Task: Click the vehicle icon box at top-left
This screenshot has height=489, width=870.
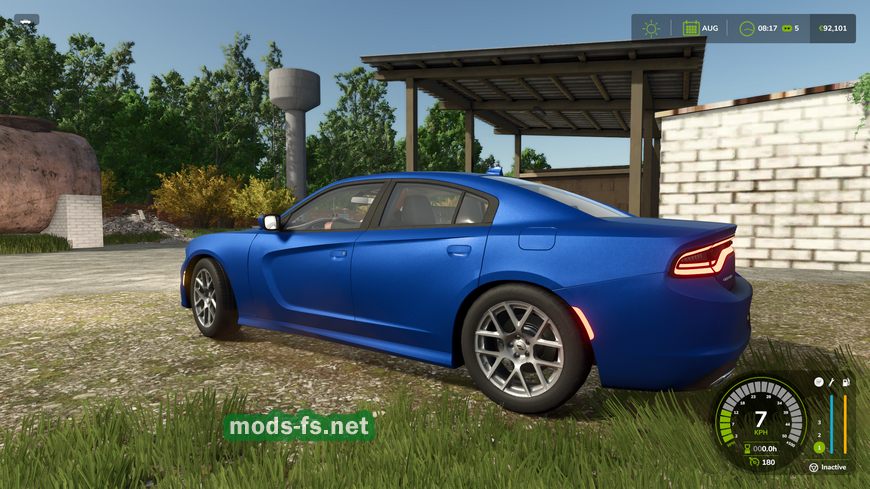Action: coord(26,19)
